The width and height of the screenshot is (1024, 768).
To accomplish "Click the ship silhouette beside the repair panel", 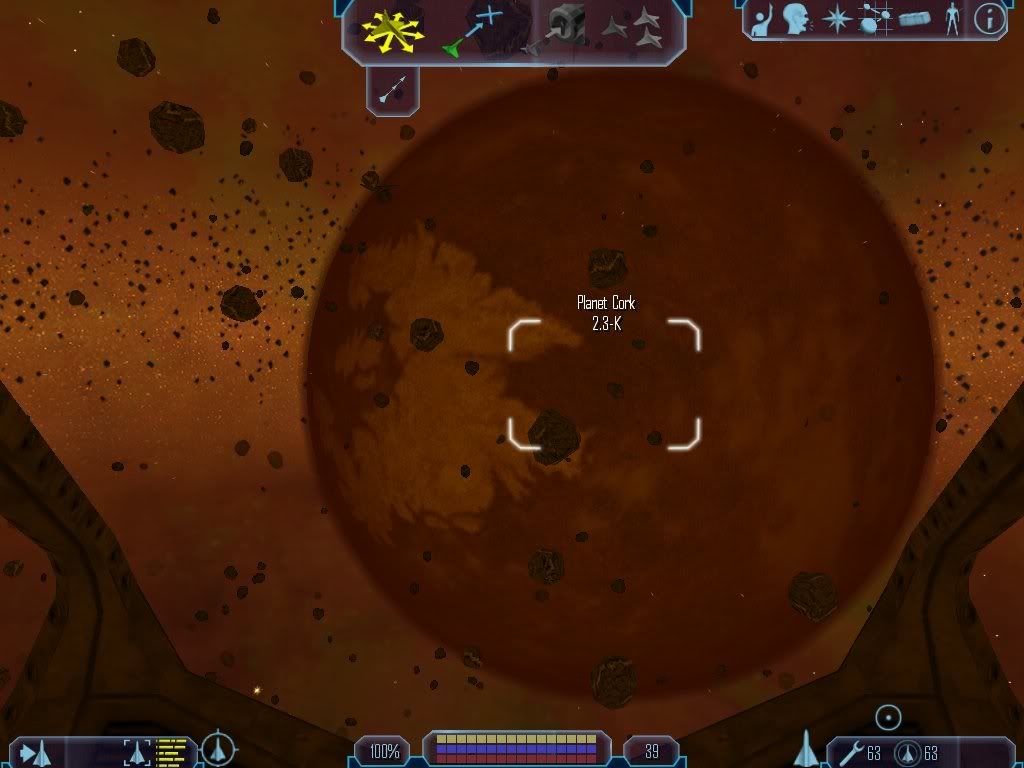I will click(806, 748).
